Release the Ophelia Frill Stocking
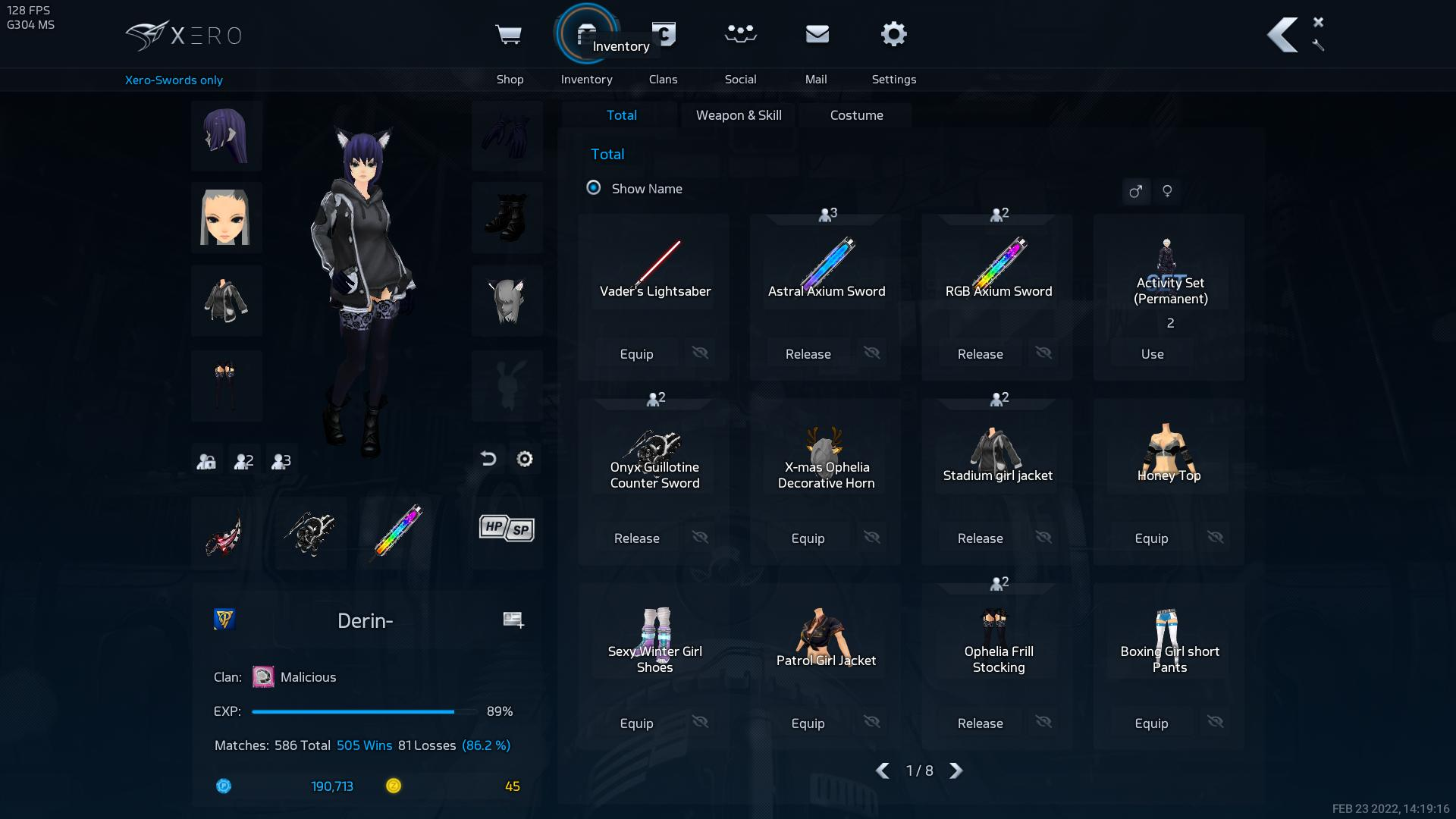The width and height of the screenshot is (1456, 819). point(980,723)
